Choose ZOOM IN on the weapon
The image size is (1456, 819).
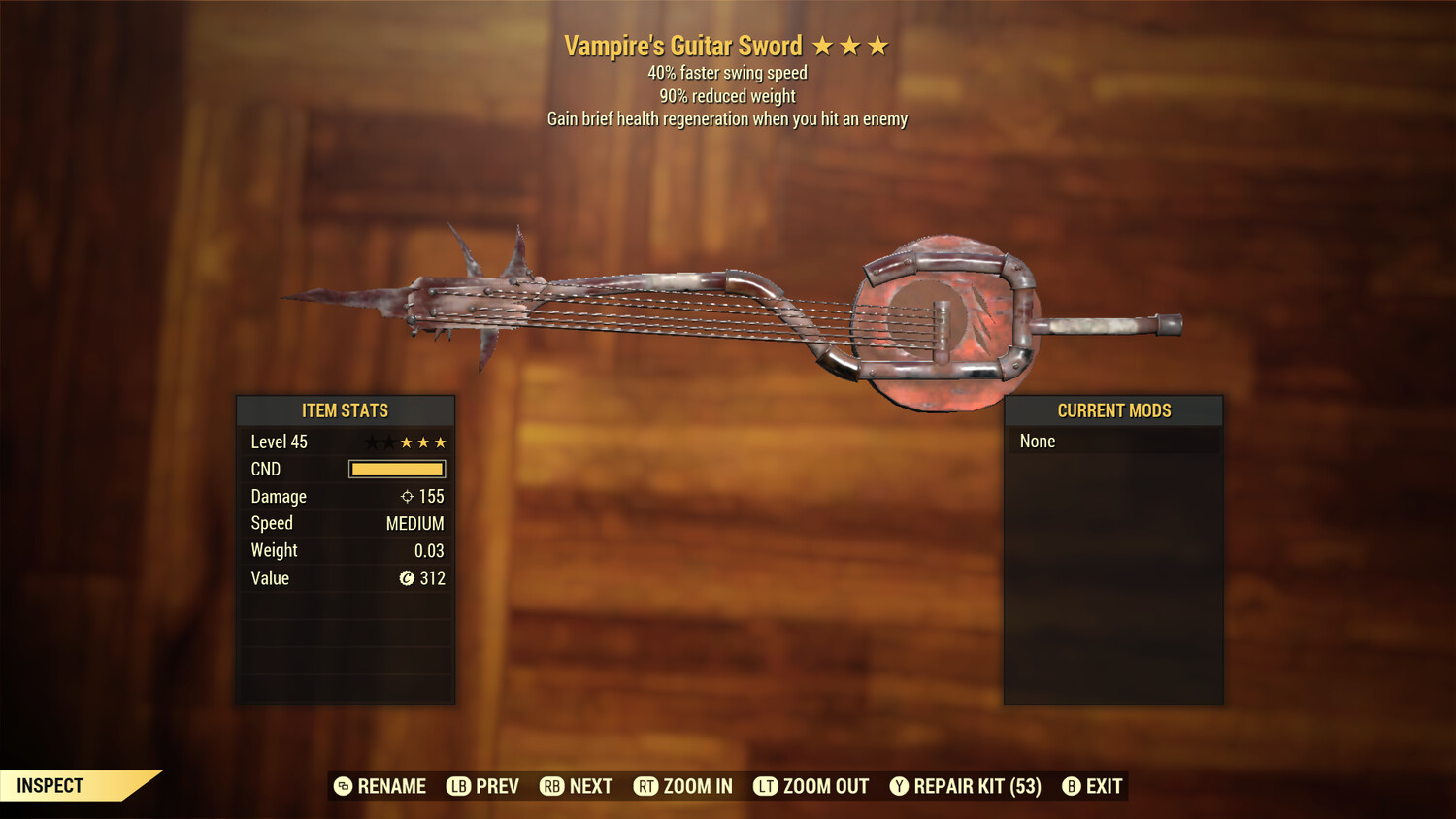(683, 786)
